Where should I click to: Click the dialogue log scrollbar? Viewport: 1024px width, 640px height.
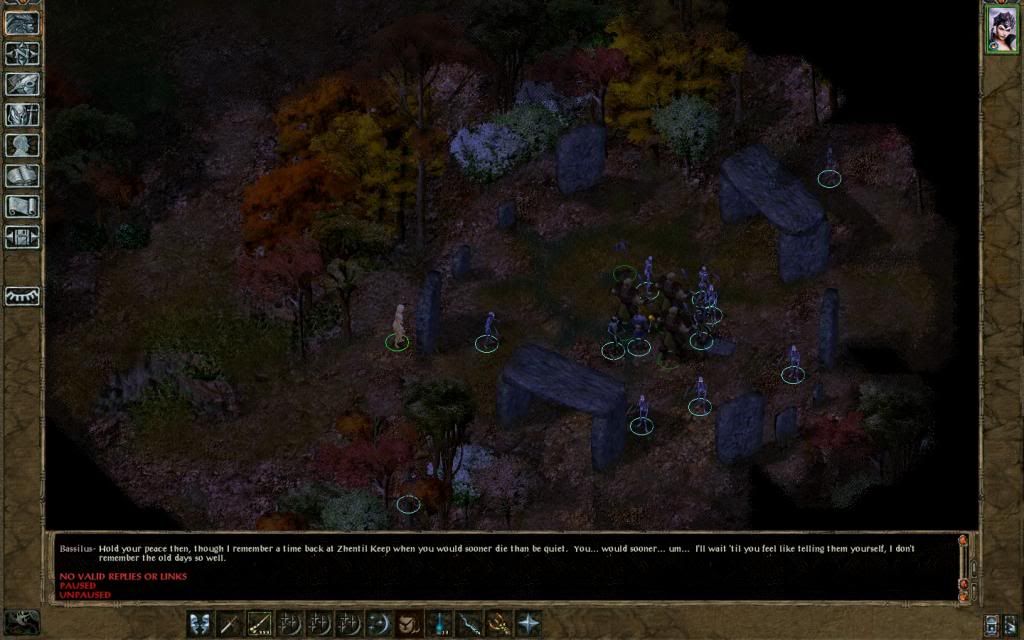(964, 566)
